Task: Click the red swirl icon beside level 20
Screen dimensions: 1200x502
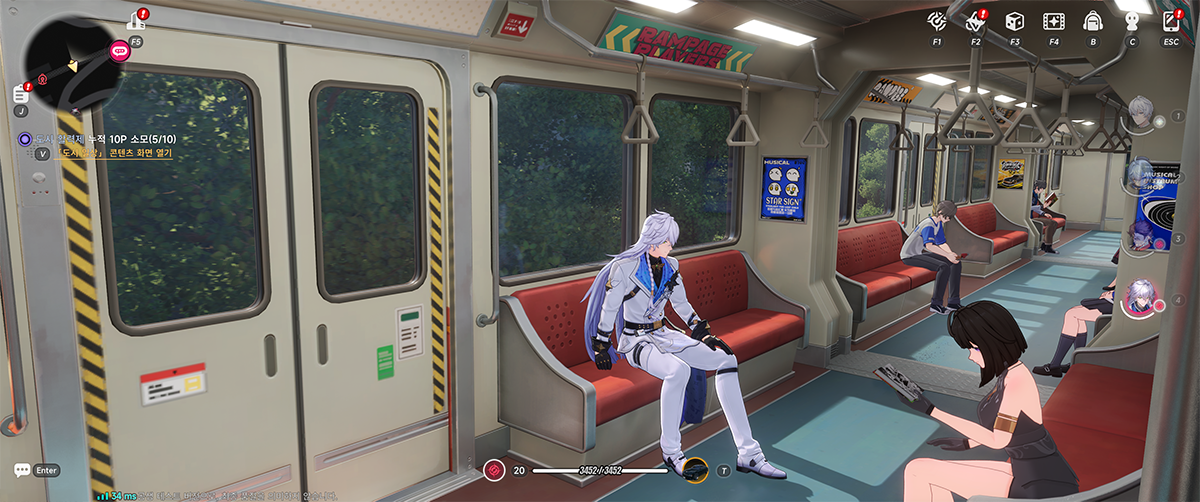Action: coord(493,469)
